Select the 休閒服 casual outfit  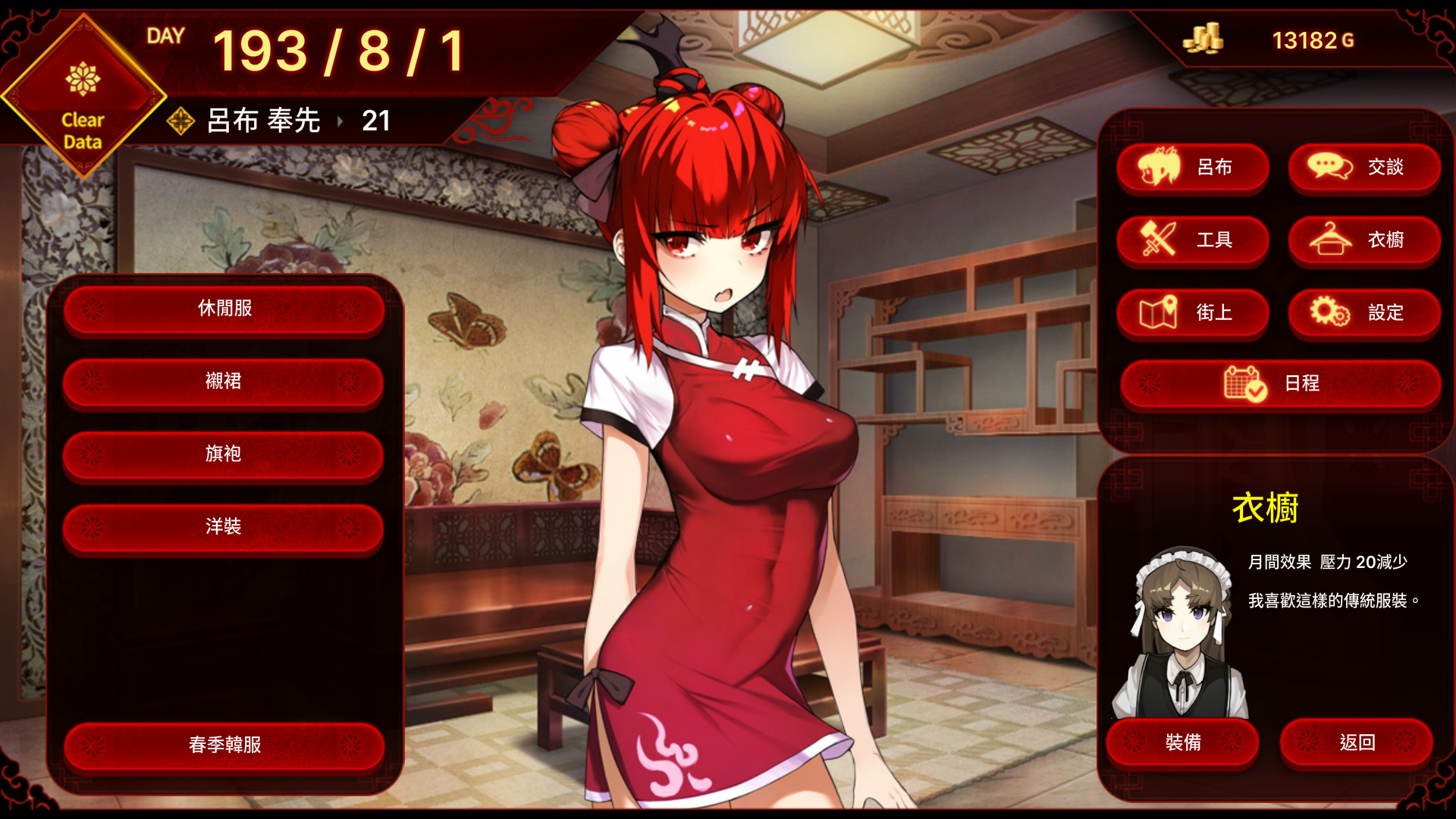224,309
